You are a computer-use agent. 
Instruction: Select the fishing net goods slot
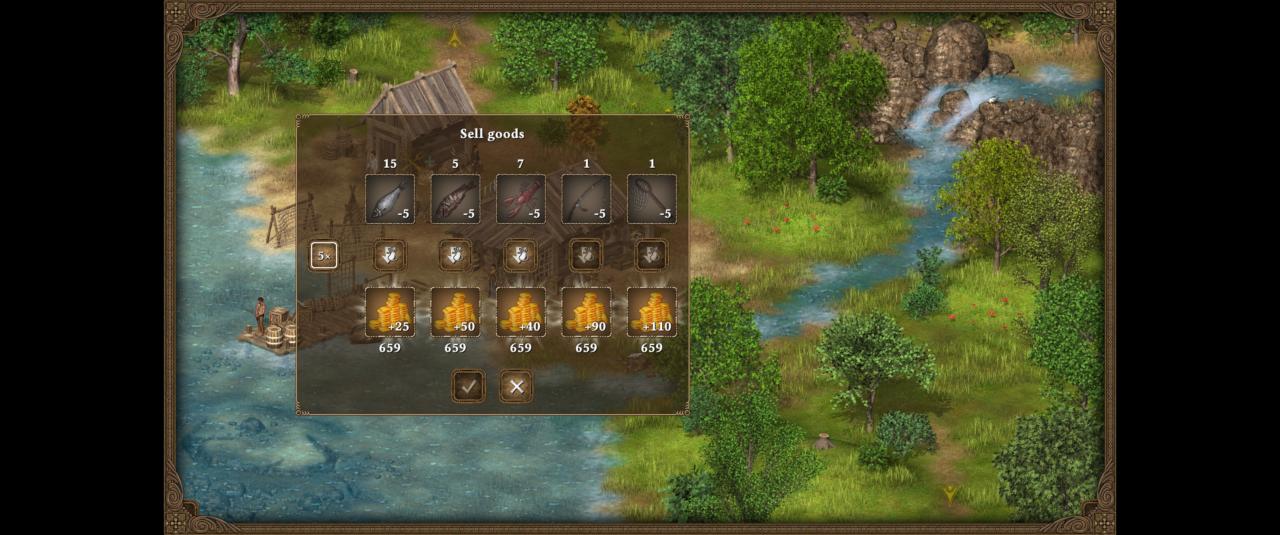click(x=652, y=199)
